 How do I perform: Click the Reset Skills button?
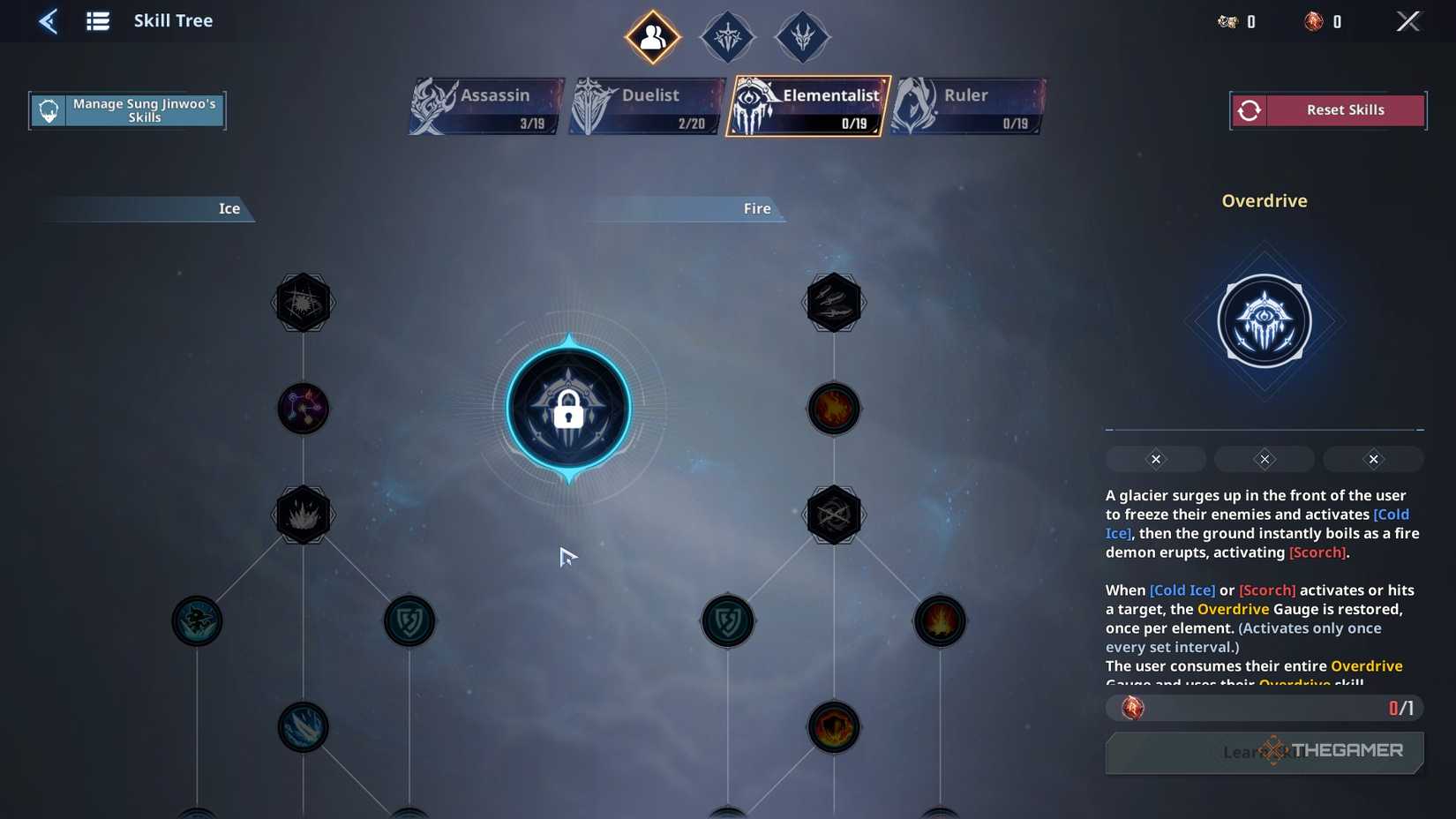[1327, 109]
